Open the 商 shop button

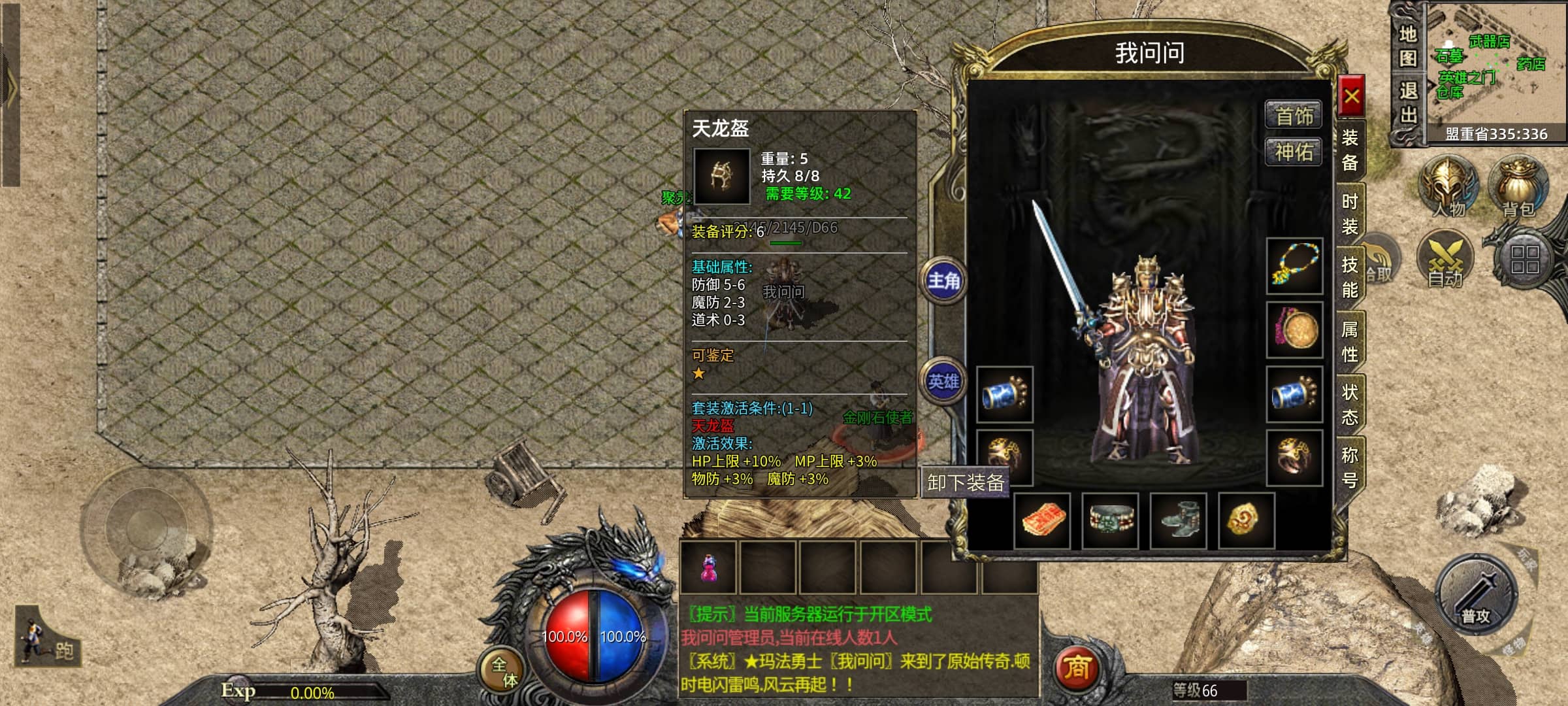pos(1076,667)
